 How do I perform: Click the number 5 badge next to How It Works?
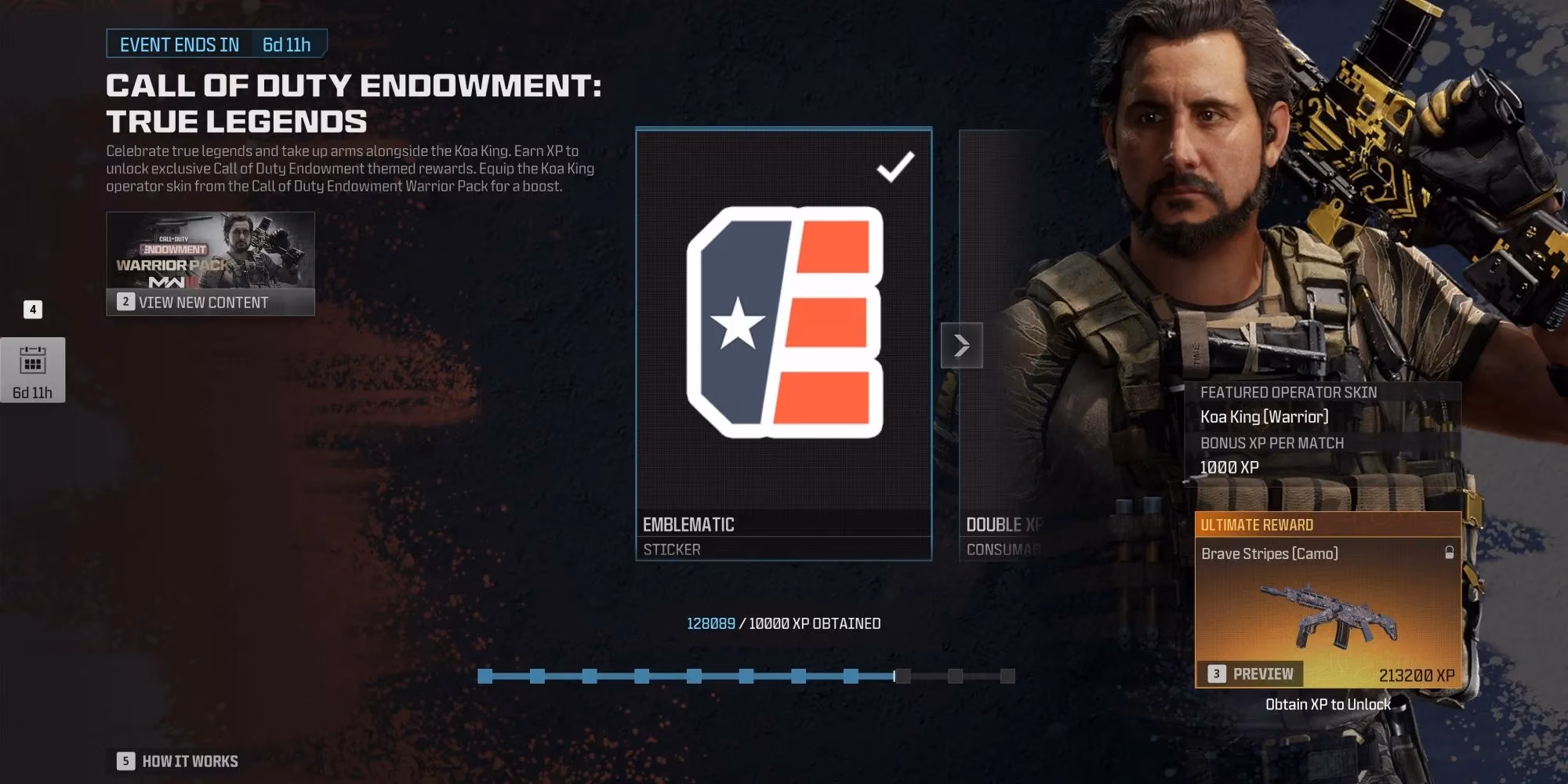pyautogui.click(x=125, y=760)
